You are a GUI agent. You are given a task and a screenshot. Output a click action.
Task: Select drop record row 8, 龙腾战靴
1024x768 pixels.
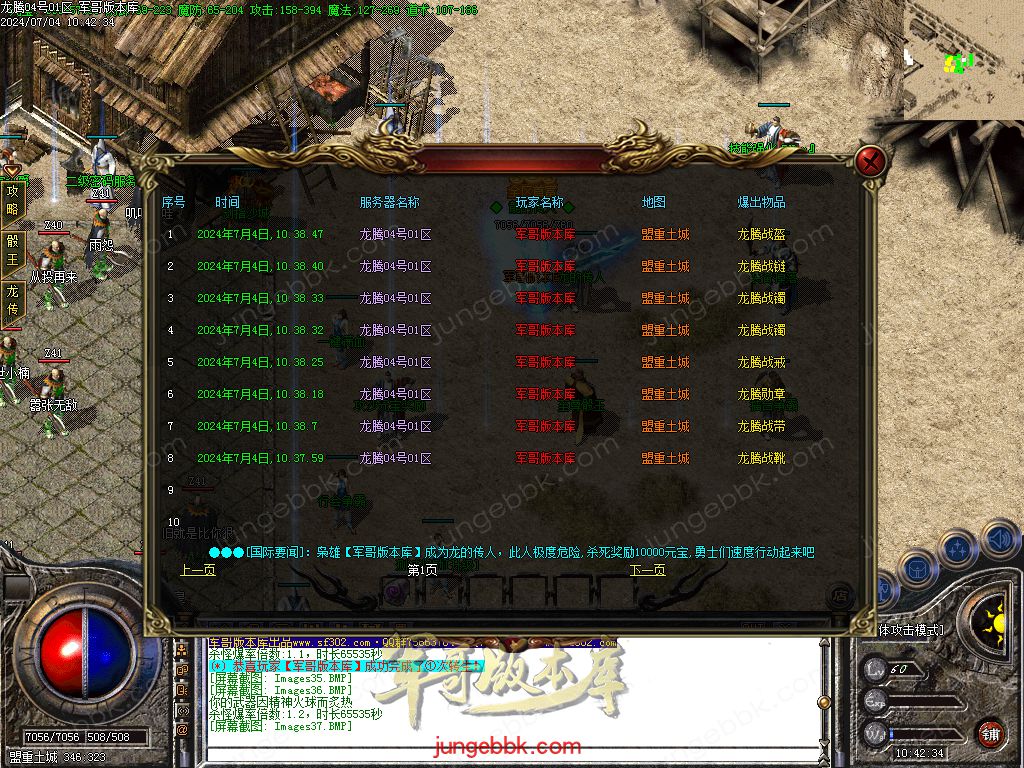point(762,458)
